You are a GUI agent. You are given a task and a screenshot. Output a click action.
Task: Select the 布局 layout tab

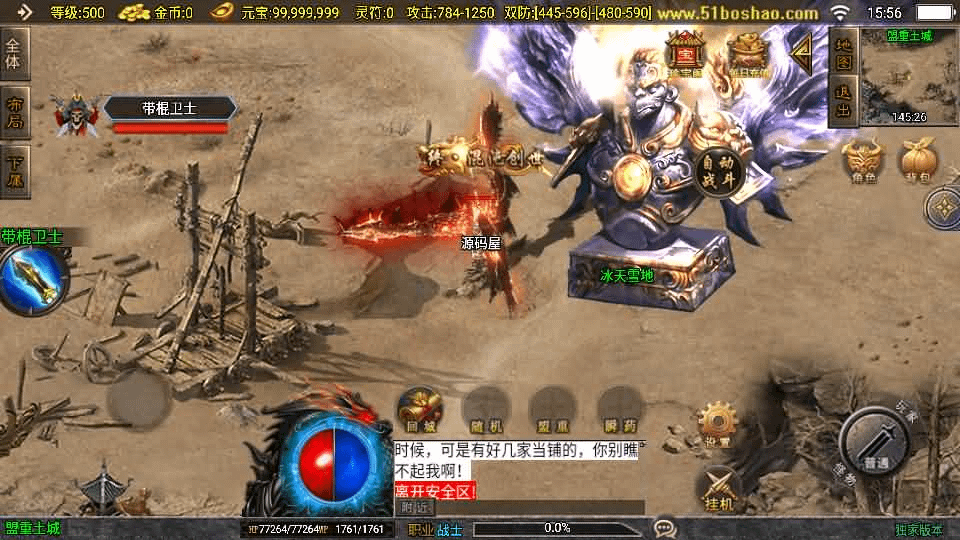click(x=15, y=113)
